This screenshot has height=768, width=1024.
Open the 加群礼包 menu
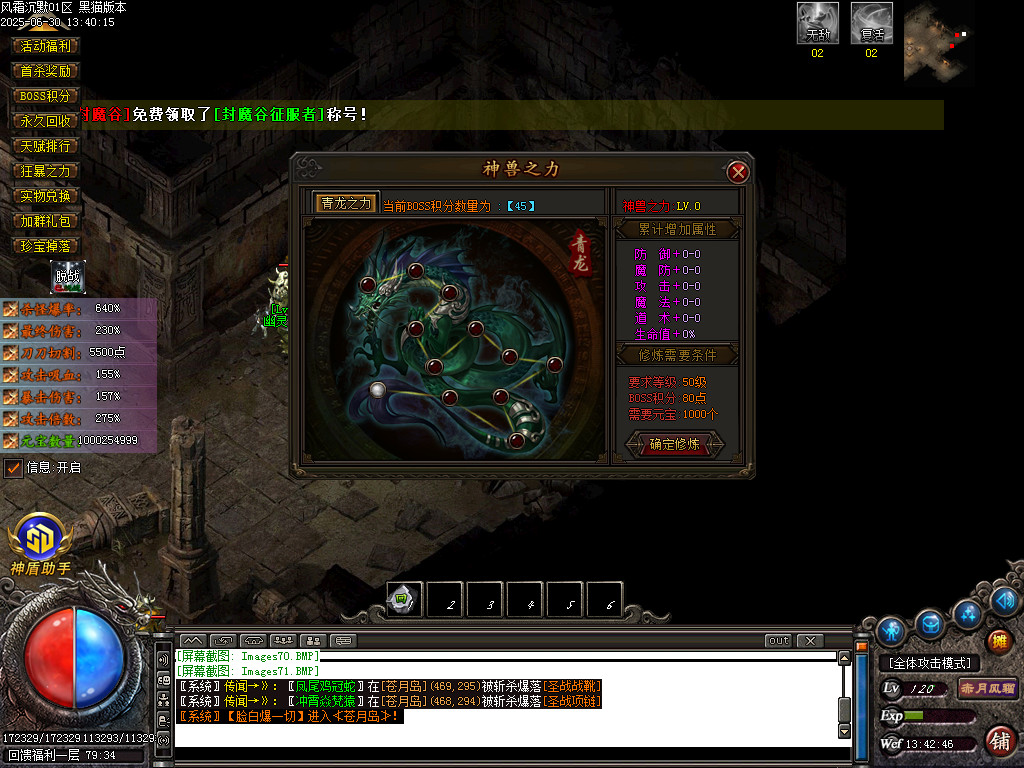[x=47, y=221]
